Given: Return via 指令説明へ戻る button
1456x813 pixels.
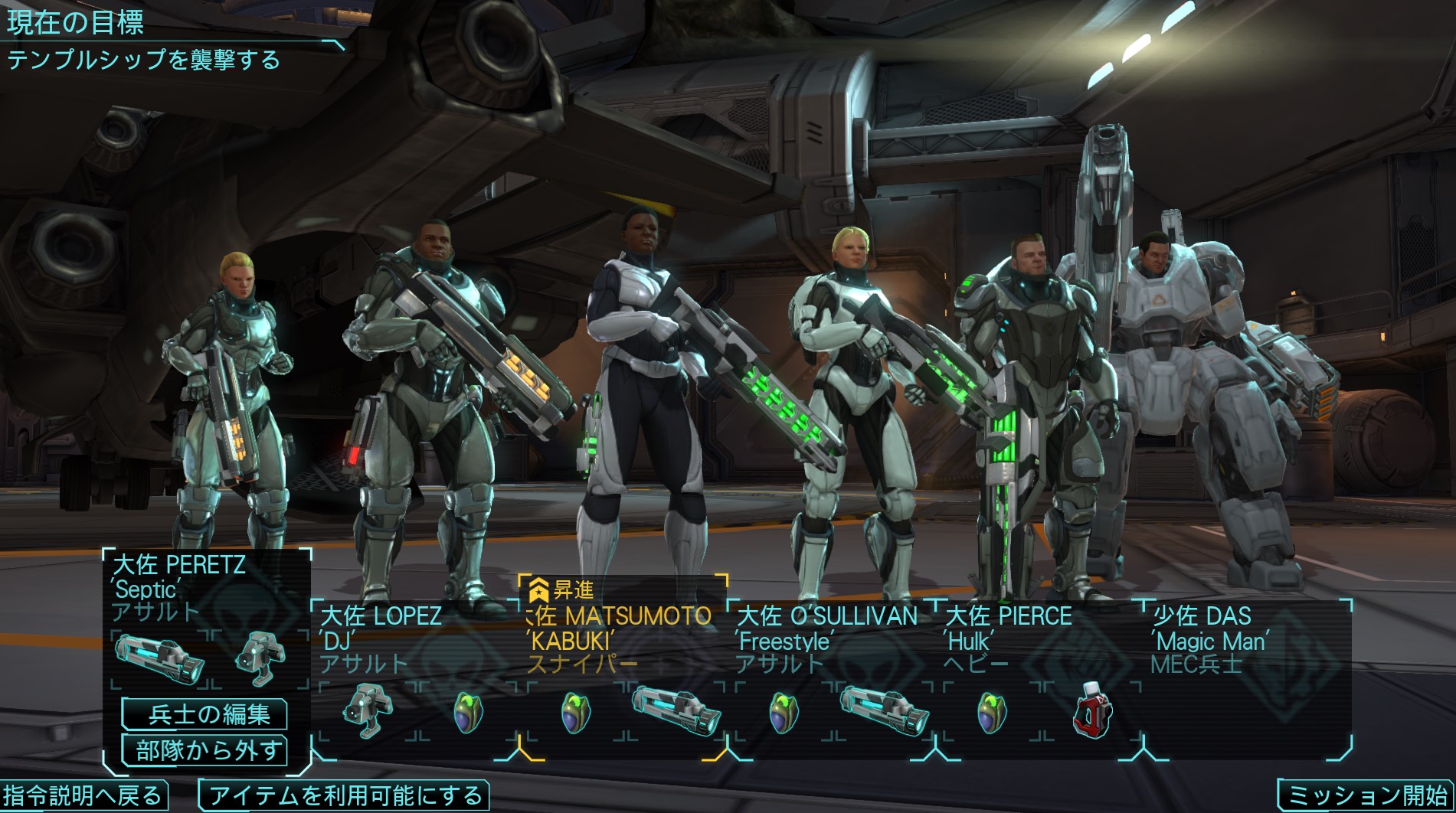Looking at the screenshot, I should [83, 795].
